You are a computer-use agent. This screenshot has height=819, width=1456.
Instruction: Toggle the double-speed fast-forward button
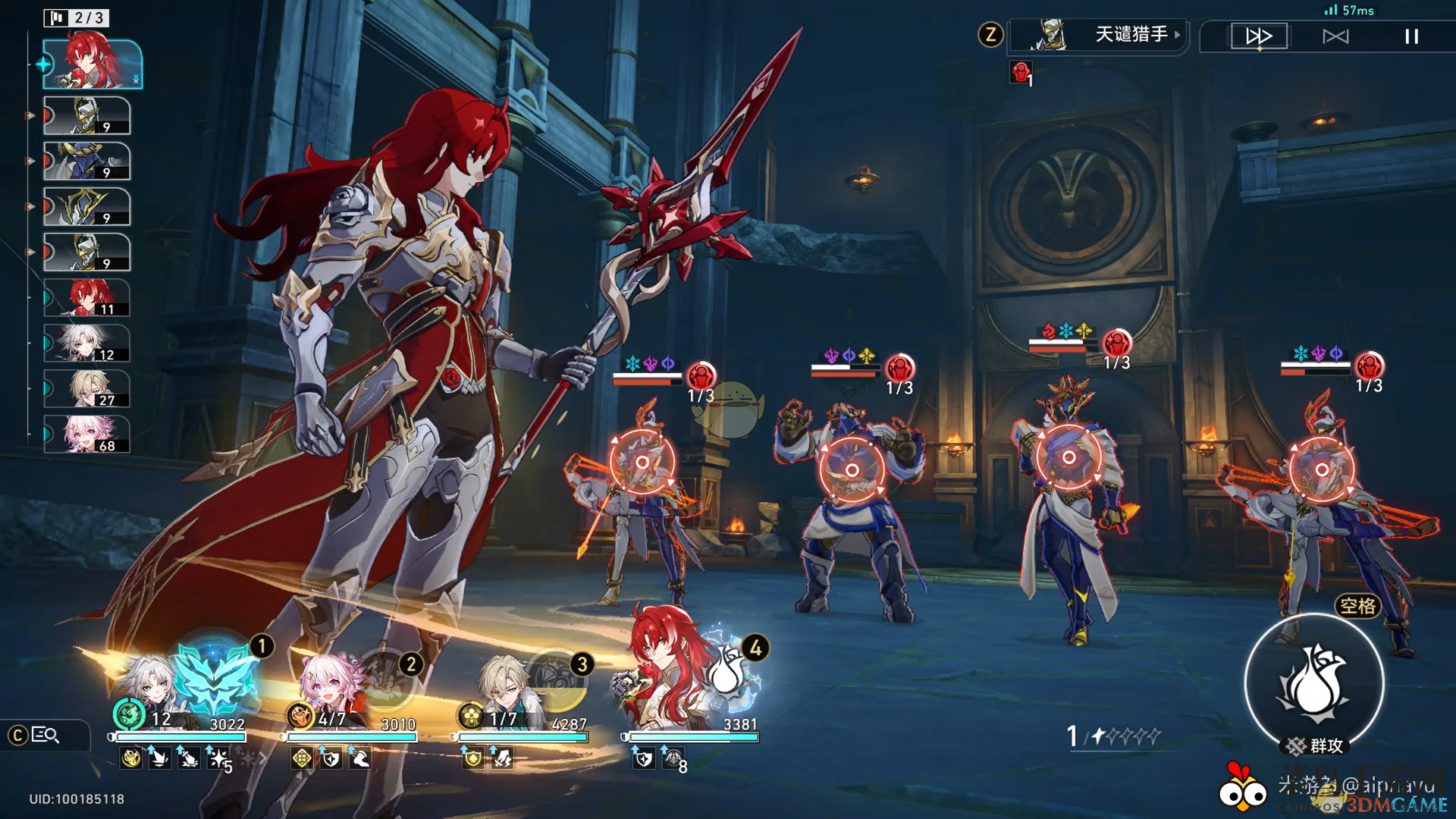tap(1259, 36)
